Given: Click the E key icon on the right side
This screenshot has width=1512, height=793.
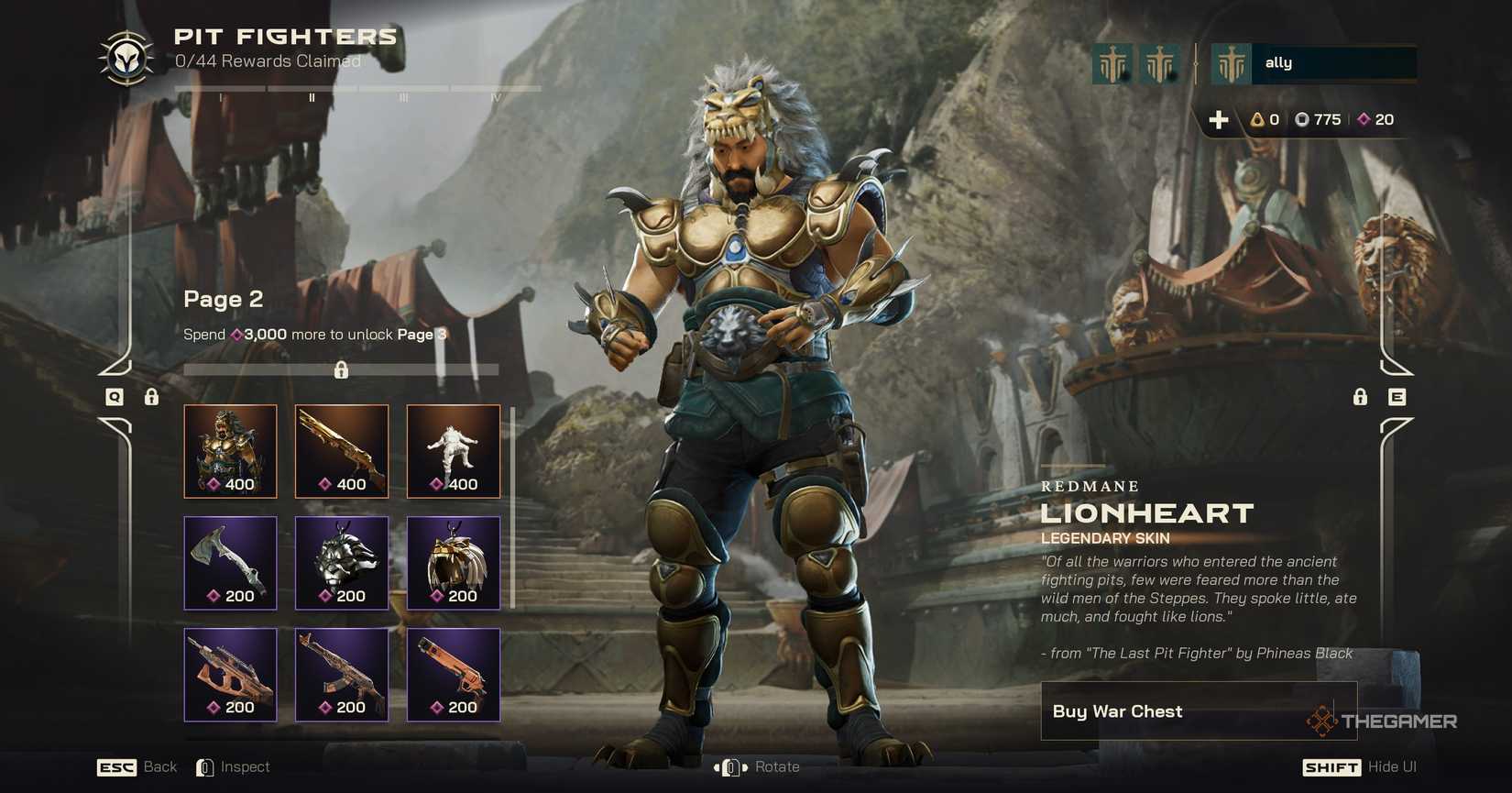Looking at the screenshot, I should (x=1397, y=398).
